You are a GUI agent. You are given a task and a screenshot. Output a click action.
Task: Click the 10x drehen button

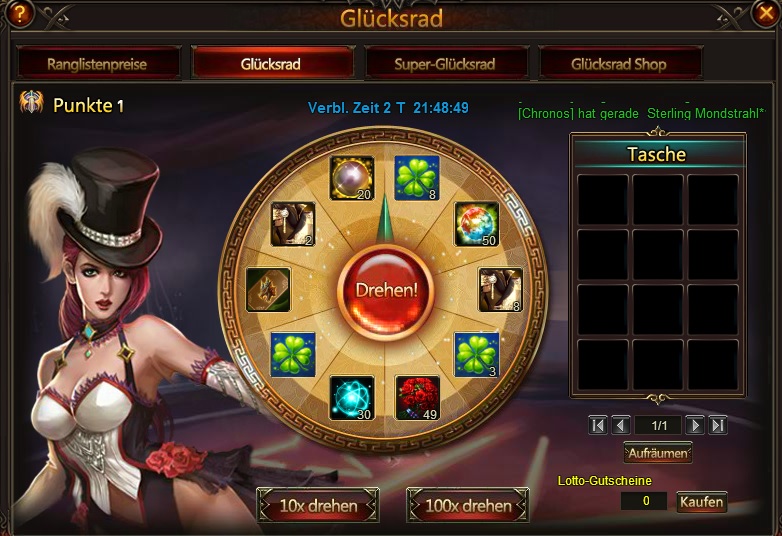point(318,505)
